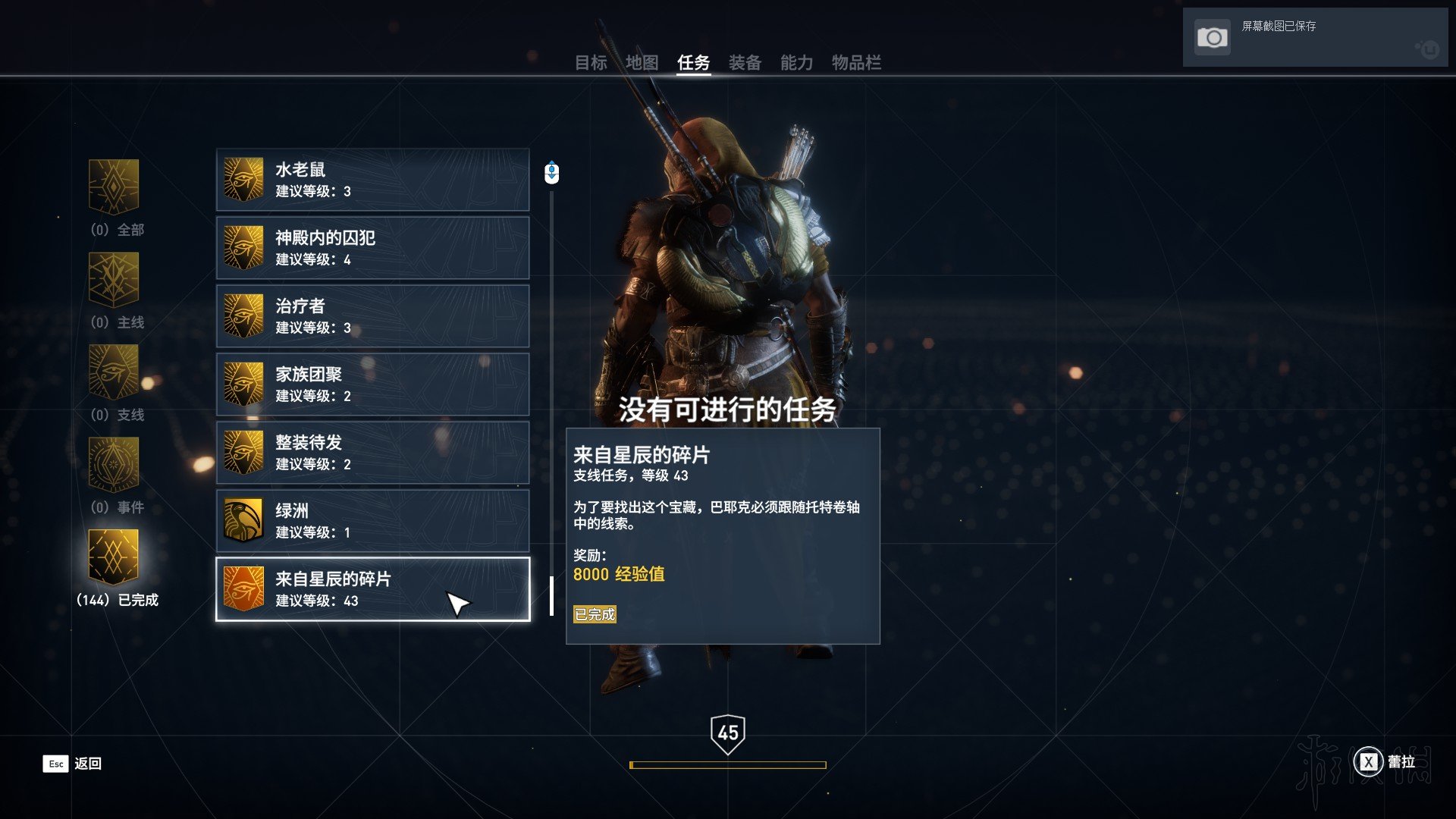The width and height of the screenshot is (1456, 819).
Task: Open the 地图 tab
Action: (x=642, y=63)
